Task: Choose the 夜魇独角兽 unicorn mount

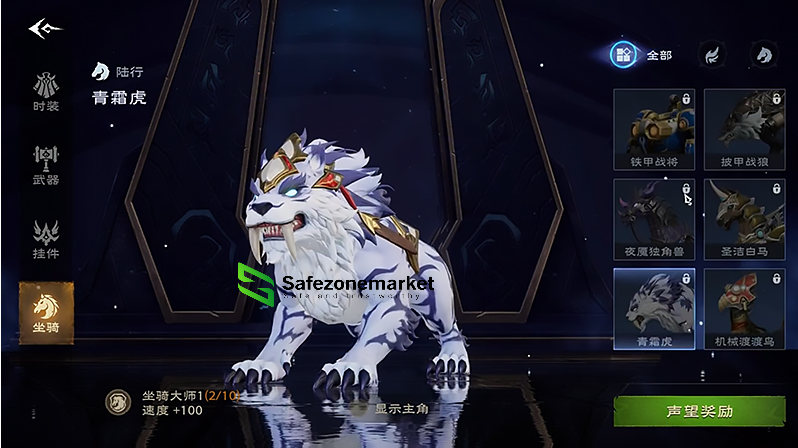Action: point(653,219)
